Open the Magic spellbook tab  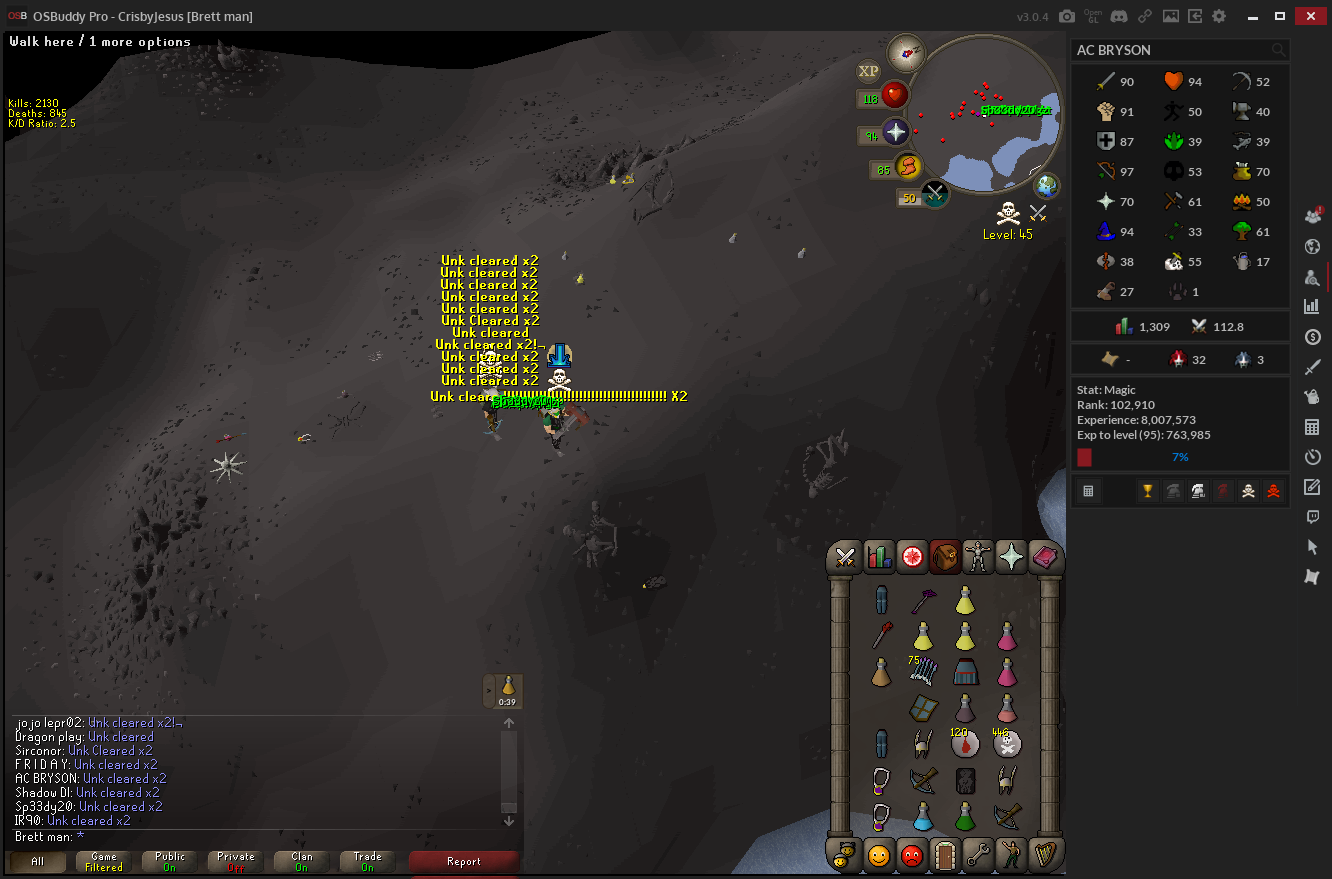1044,557
